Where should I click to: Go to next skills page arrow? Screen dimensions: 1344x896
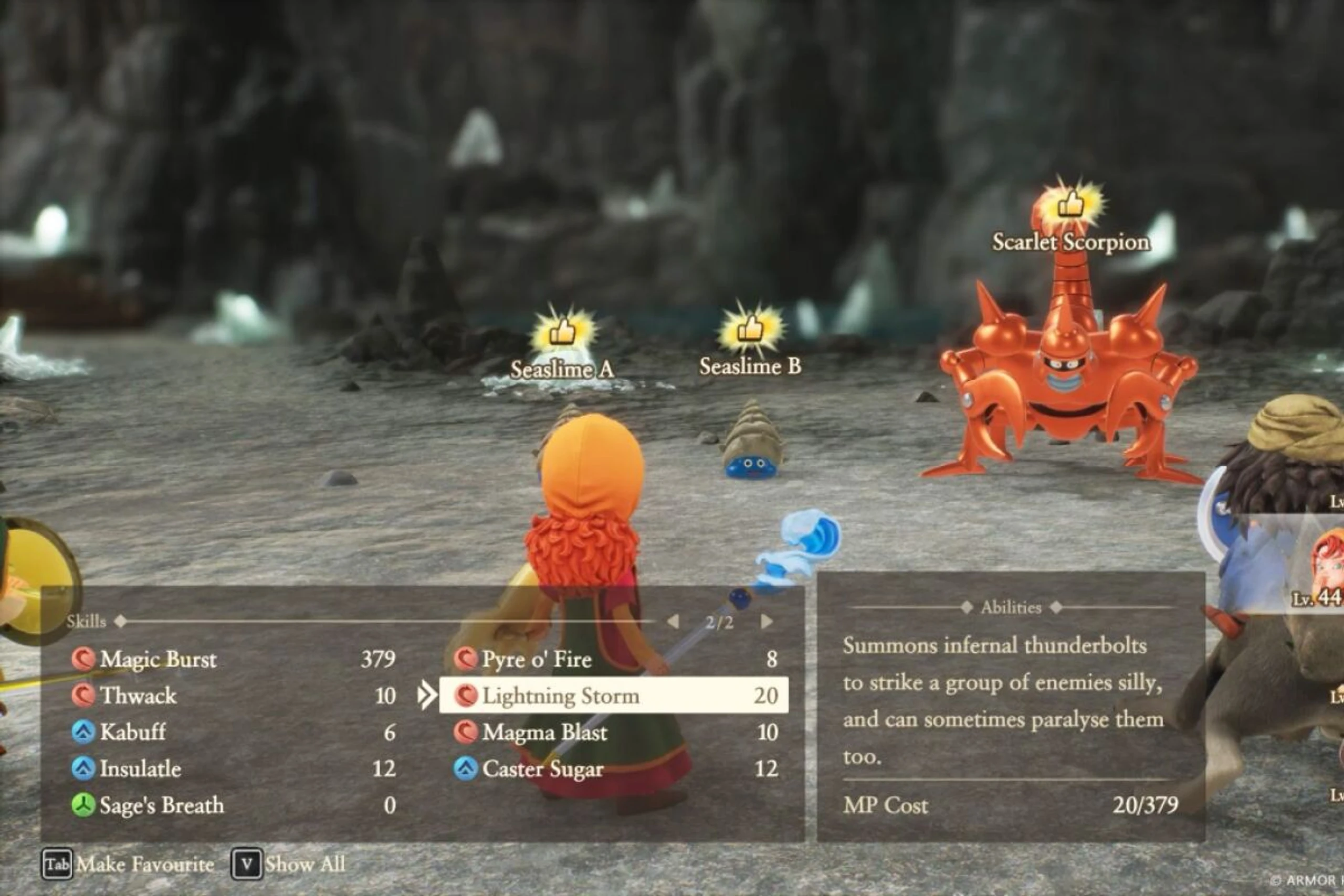[x=766, y=621]
